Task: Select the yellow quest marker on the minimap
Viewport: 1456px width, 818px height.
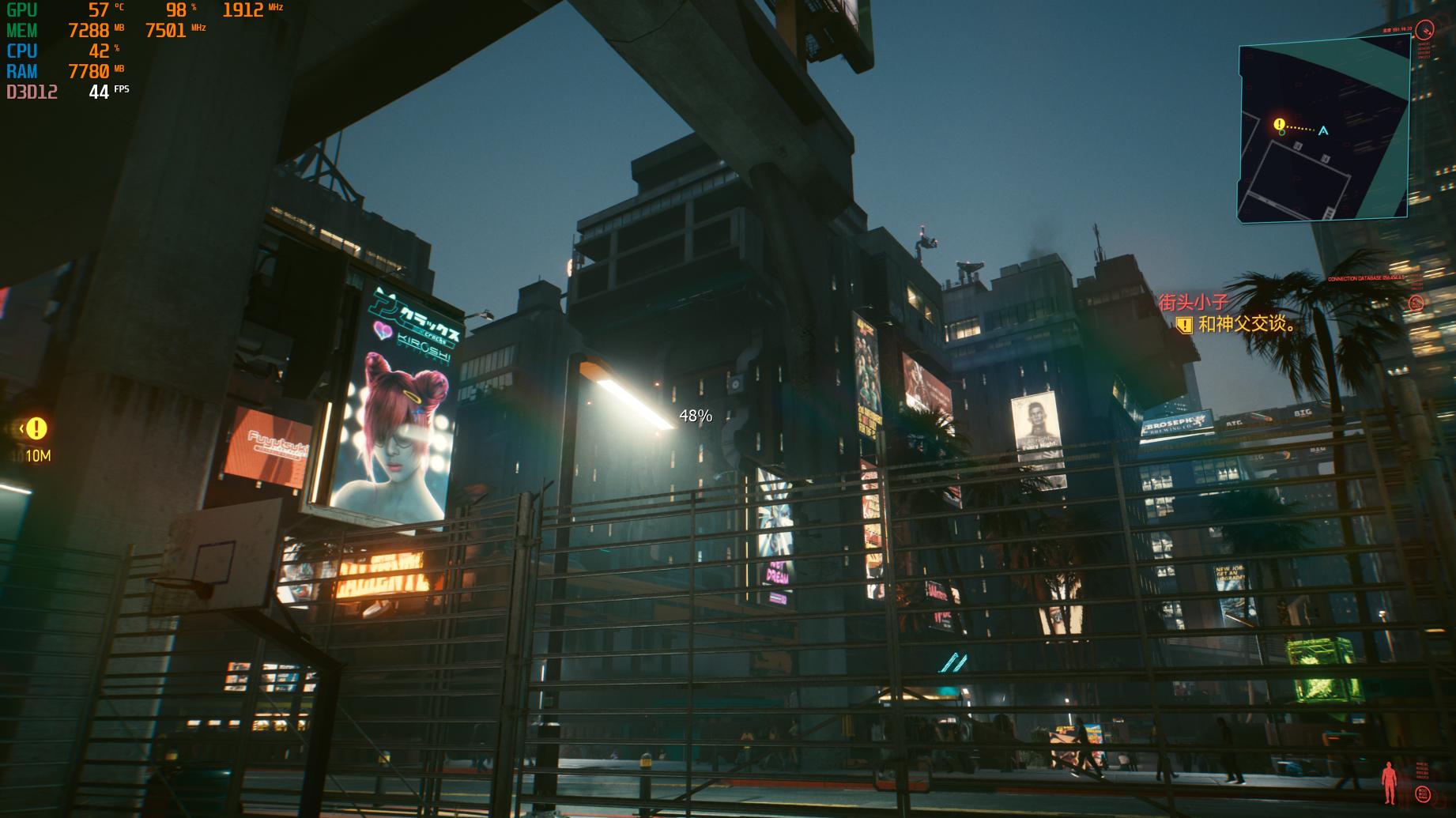Action: coord(1280,125)
